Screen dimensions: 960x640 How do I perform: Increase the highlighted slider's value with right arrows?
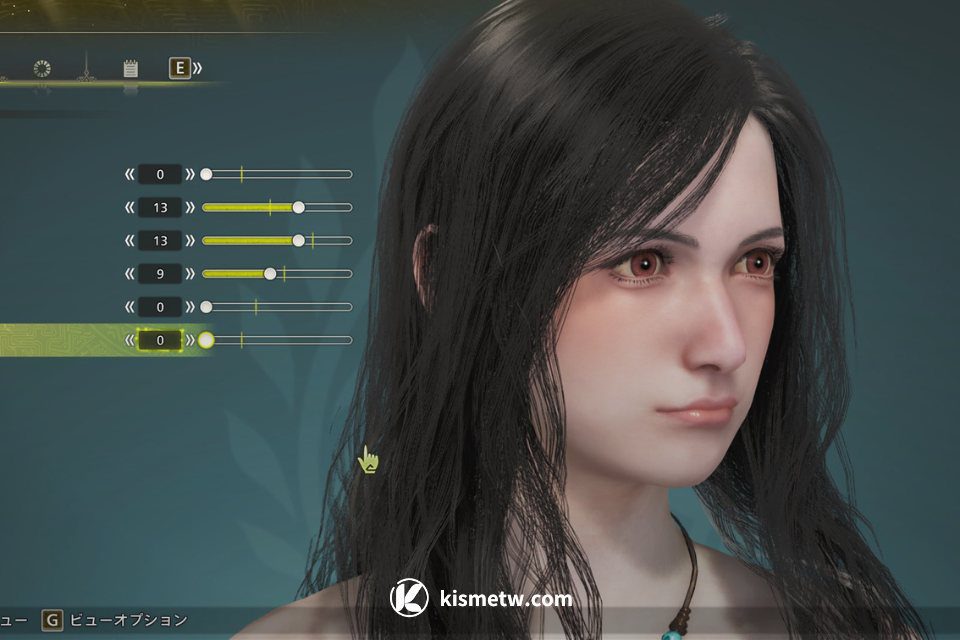pyautogui.click(x=191, y=340)
